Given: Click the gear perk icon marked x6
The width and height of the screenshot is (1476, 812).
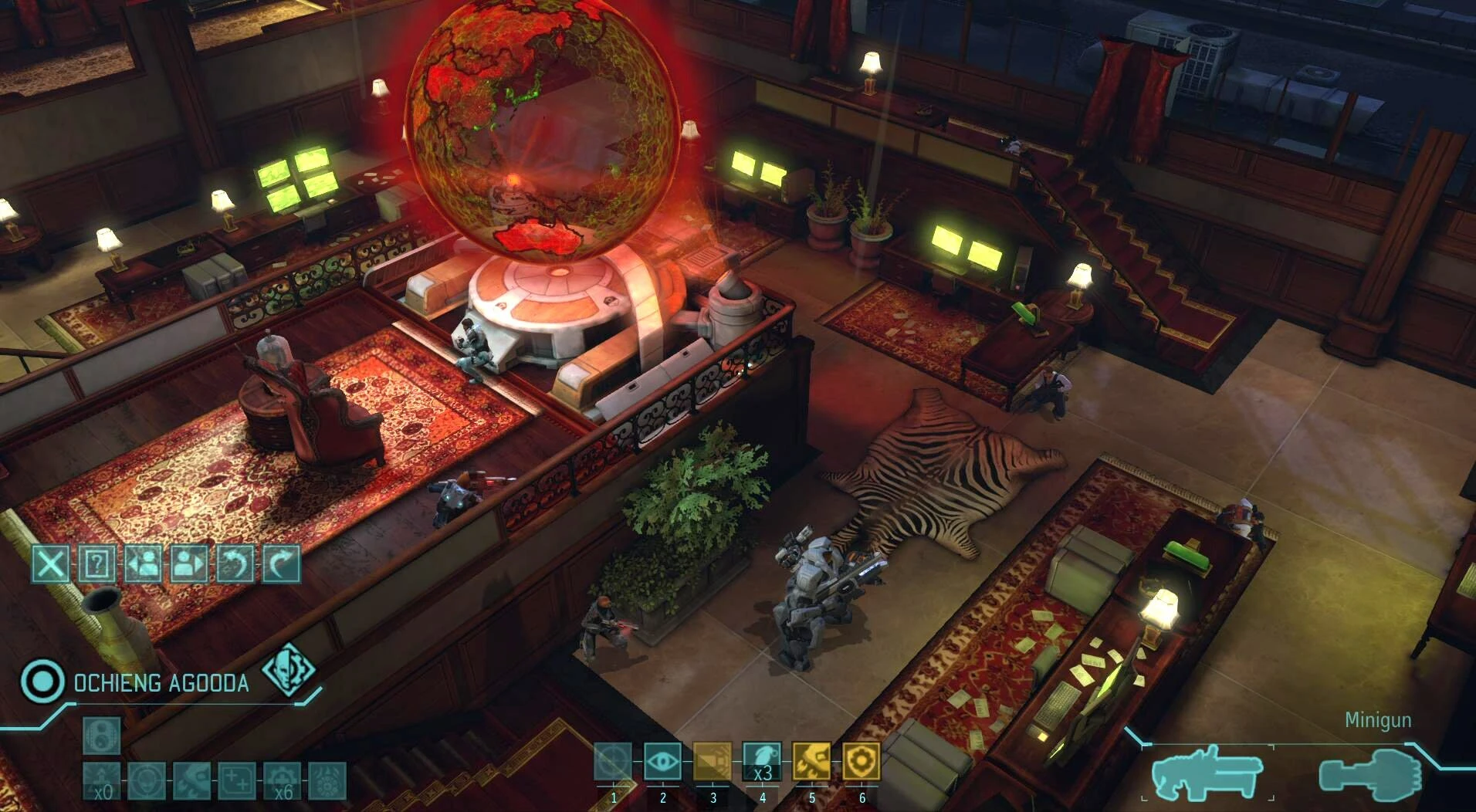Looking at the screenshot, I should point(283,781).
